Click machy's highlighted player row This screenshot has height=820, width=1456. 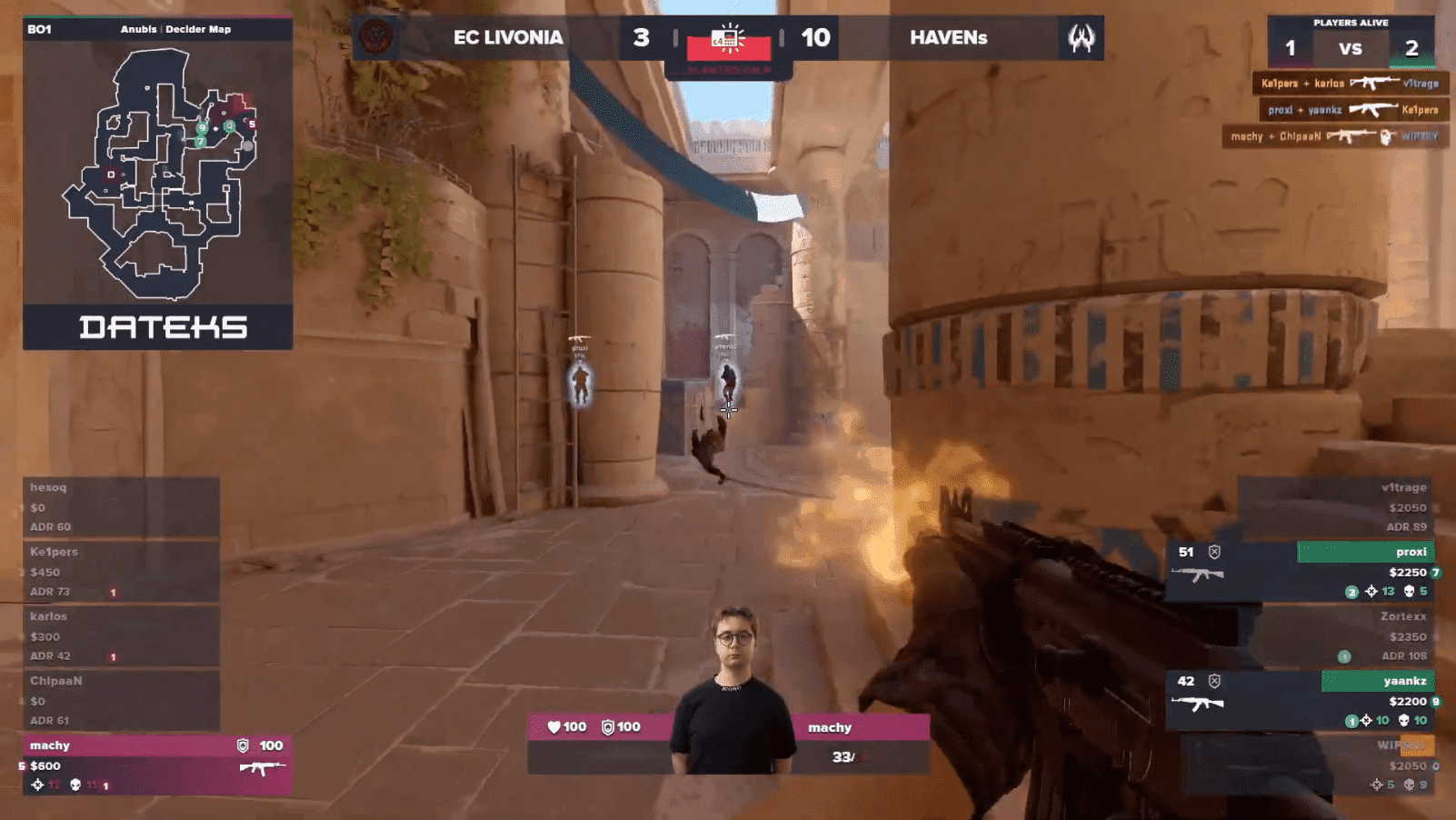[x=156, y=765]
